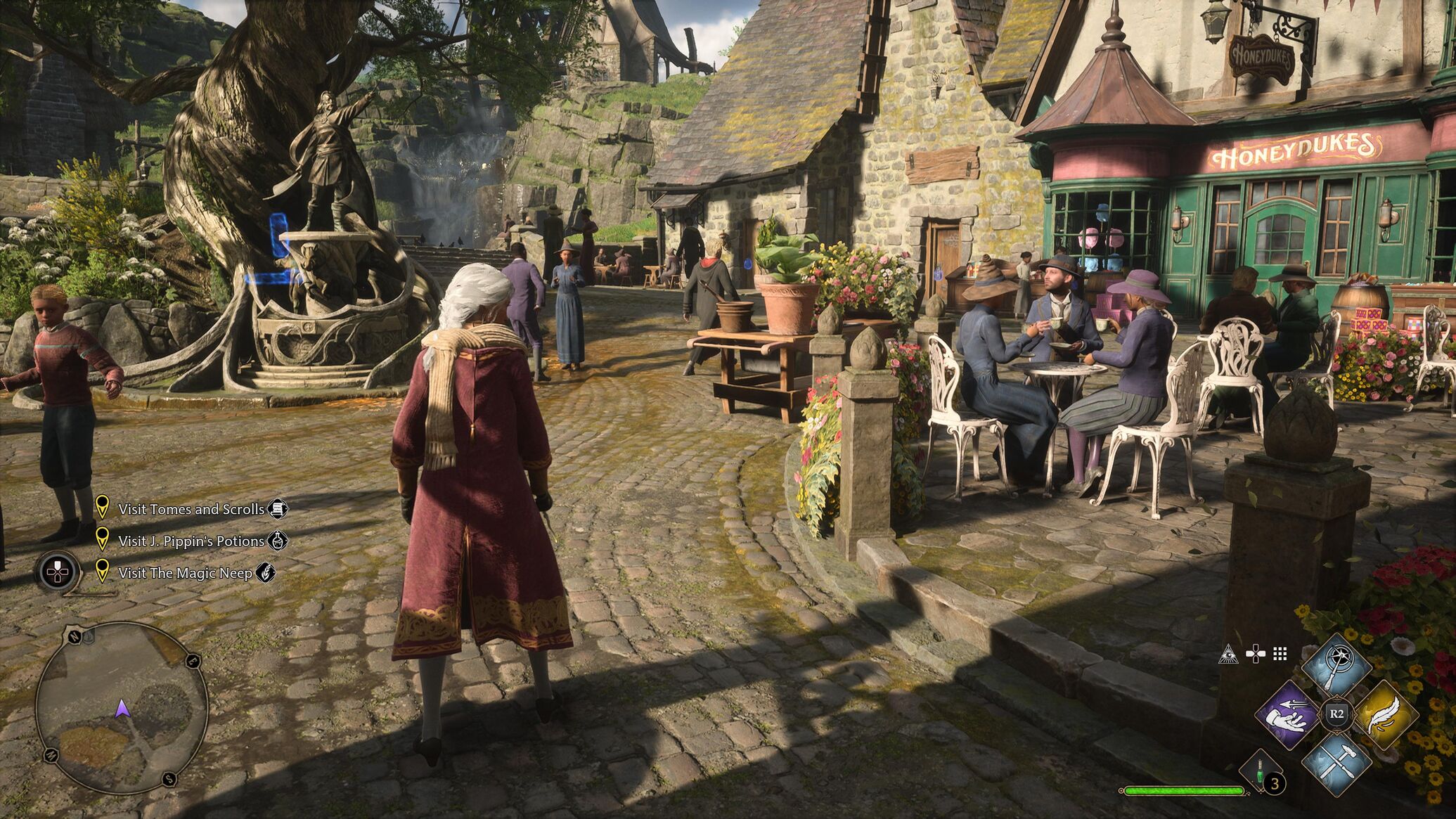The image size is (1456, 819).
Task: Click the Revelio eye-in-triangle icon
Action: tap(1228, 654)
